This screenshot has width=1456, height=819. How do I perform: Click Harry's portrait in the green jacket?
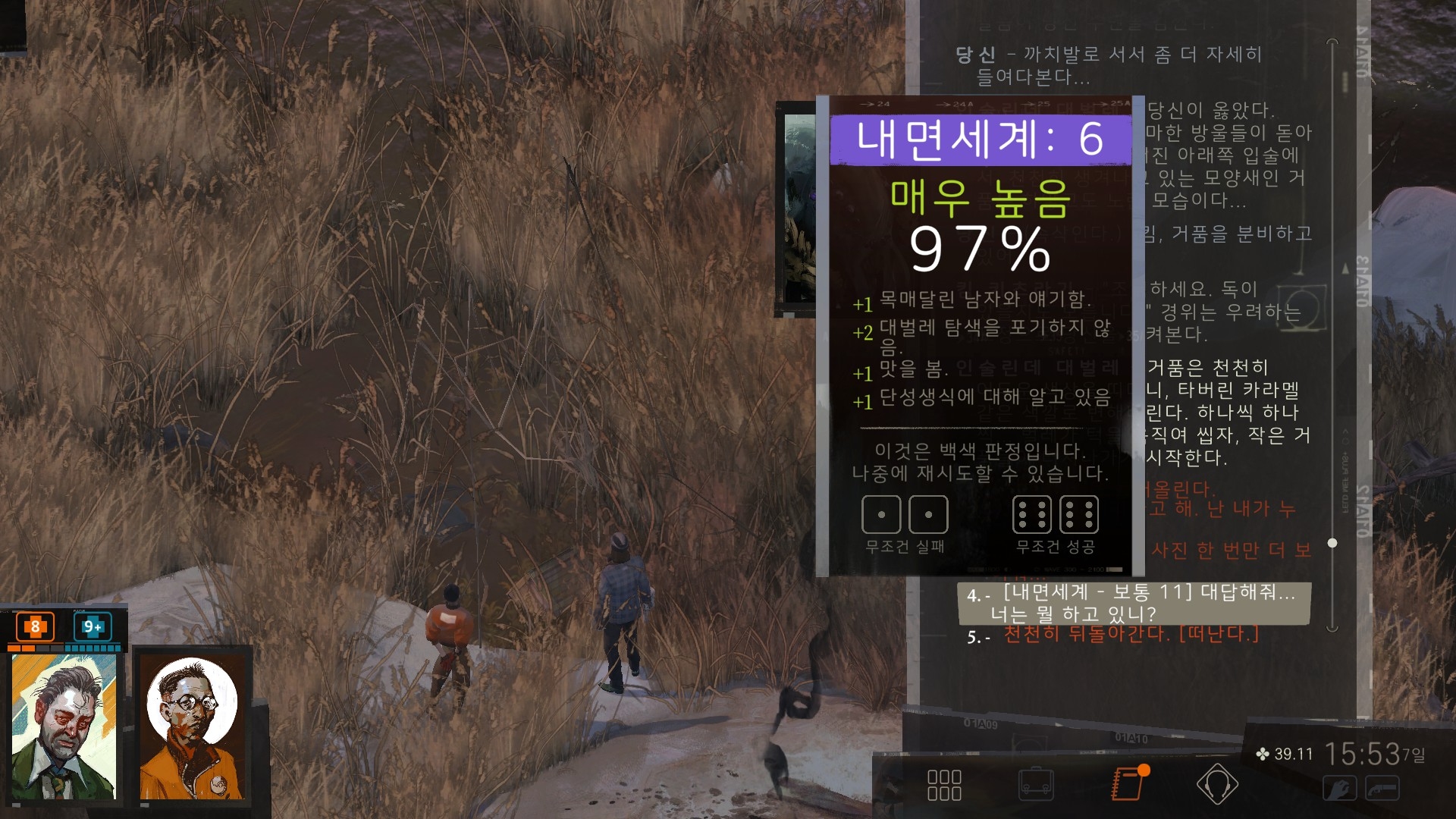[x=64, y=726]
